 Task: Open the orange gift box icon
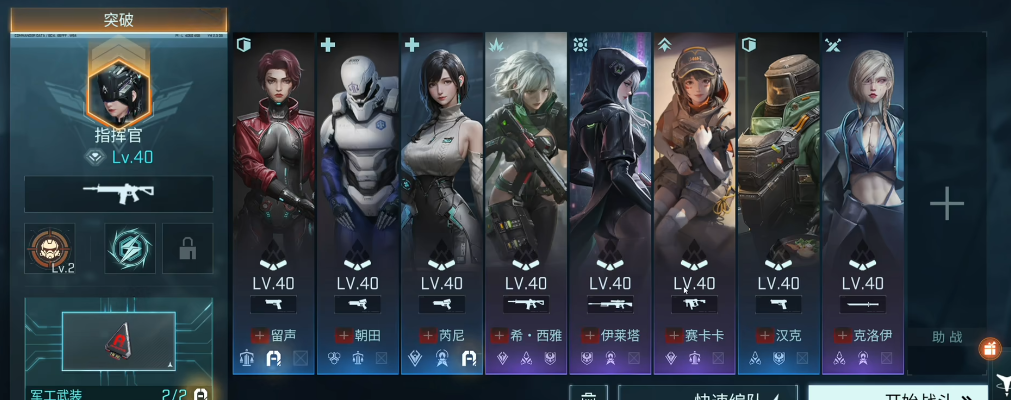[x=990, y=349]
